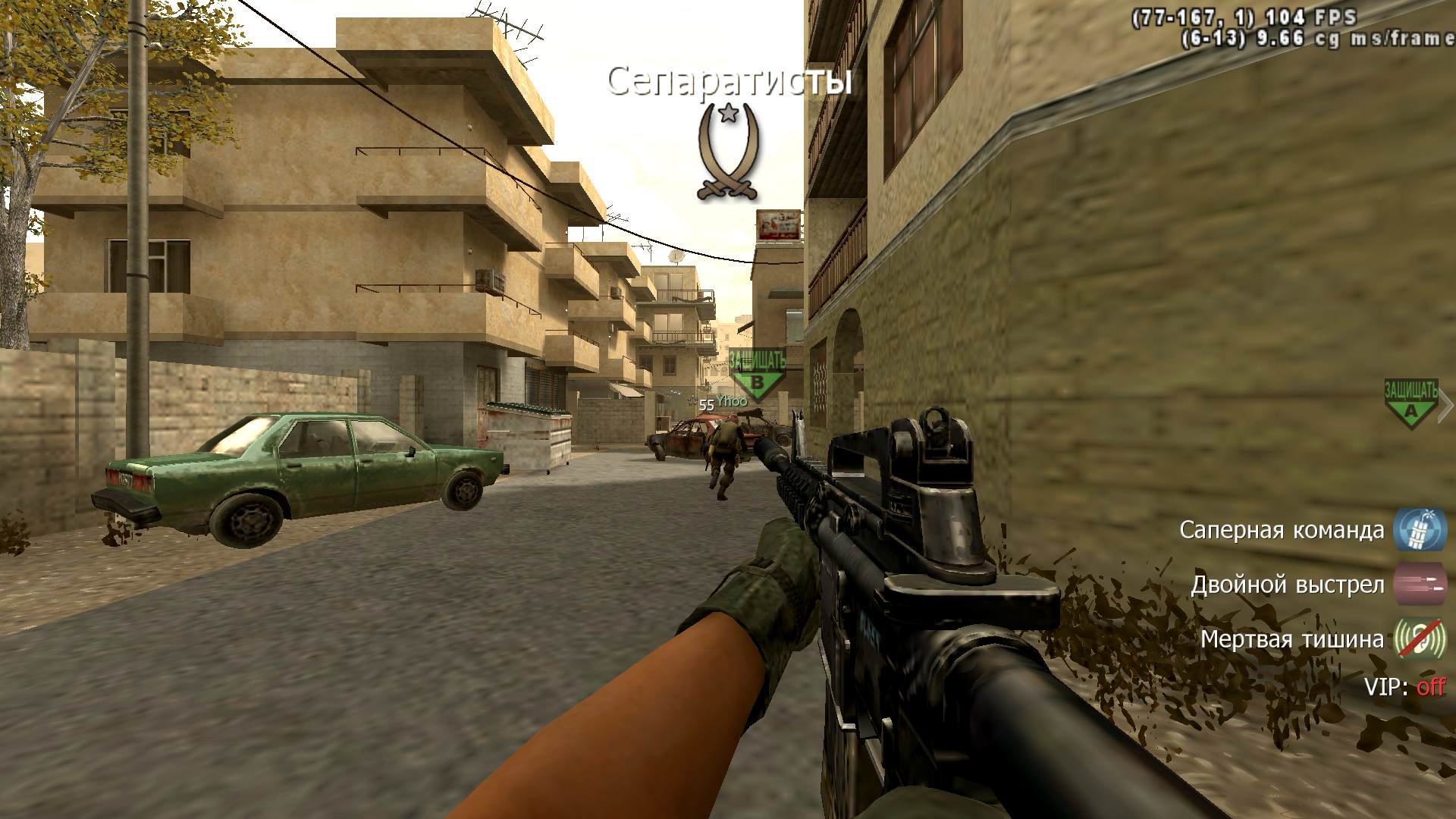Click the Defend B objective marker
Screen dimensions: 1456x819
757,375
